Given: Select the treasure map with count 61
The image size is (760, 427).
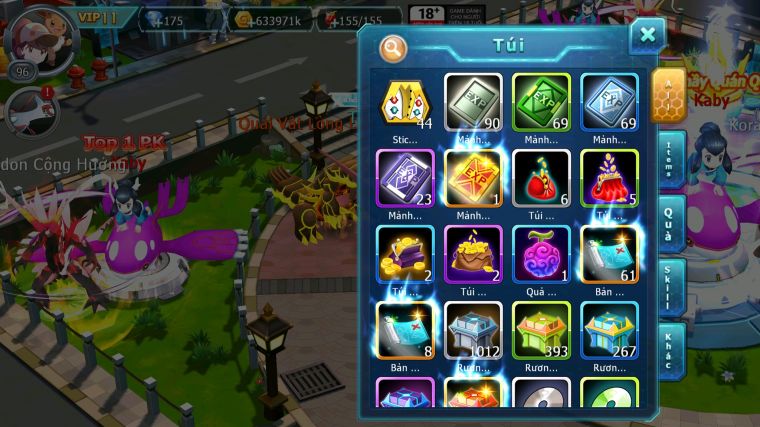Looking at the screenshot, I should [x=609, y=254].
